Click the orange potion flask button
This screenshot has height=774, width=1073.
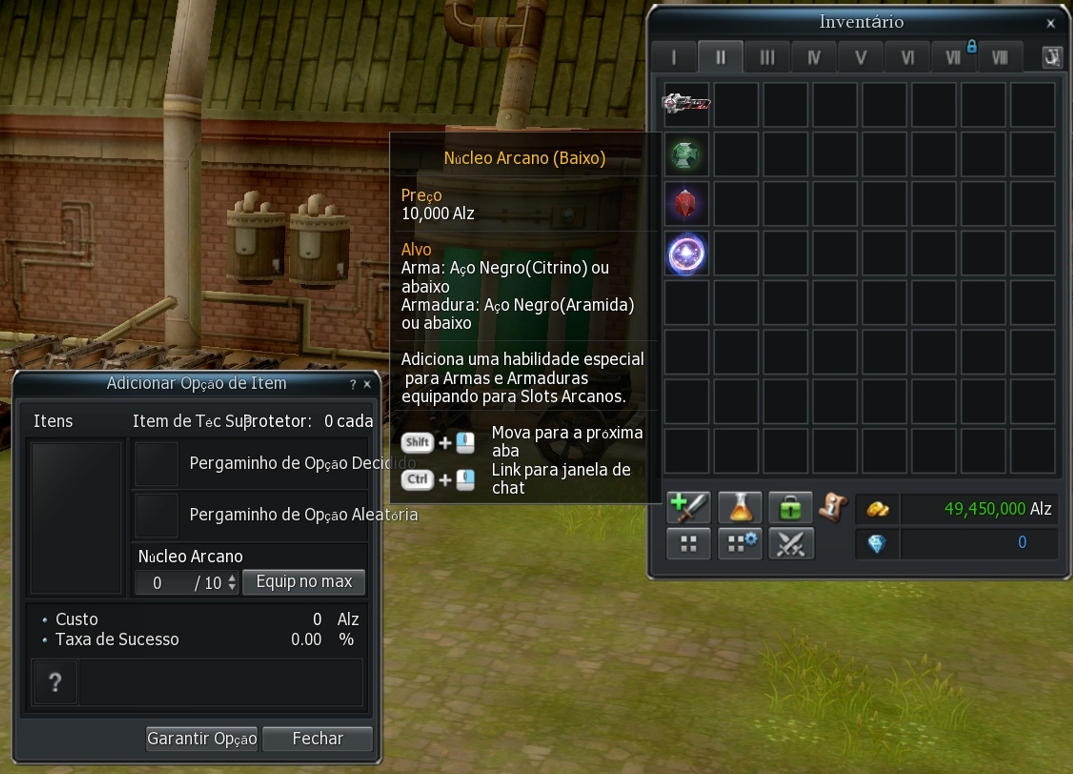[x=740, y=508]
